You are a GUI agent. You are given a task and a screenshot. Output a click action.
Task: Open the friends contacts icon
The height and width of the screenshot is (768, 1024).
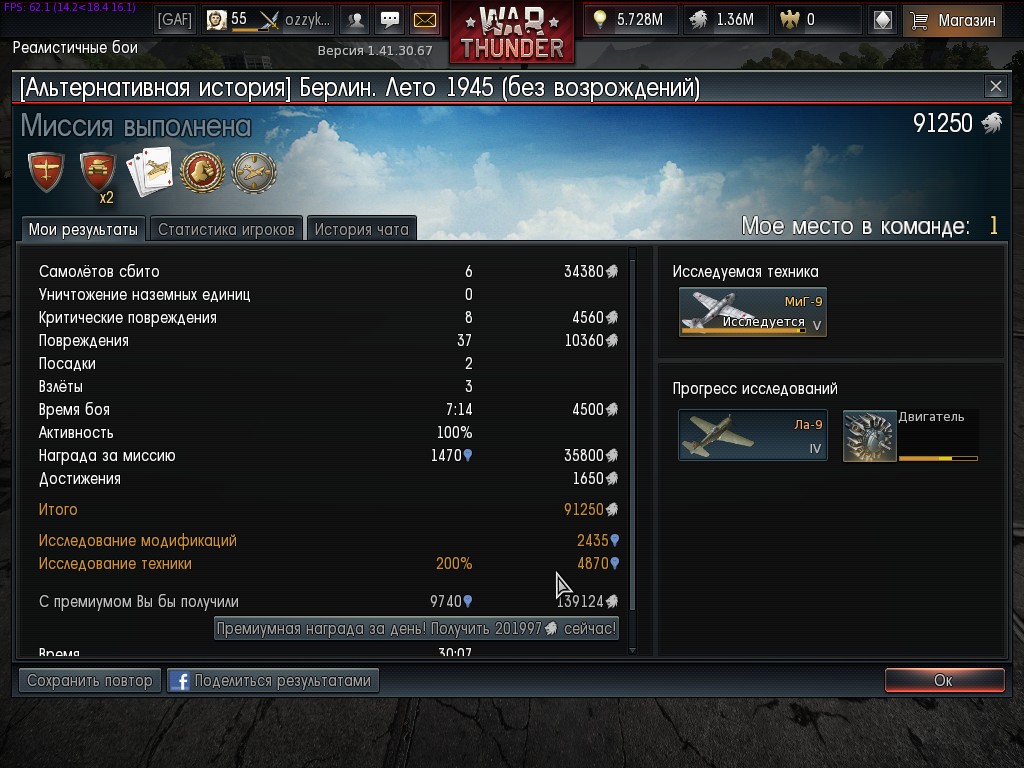coord(355,19)
